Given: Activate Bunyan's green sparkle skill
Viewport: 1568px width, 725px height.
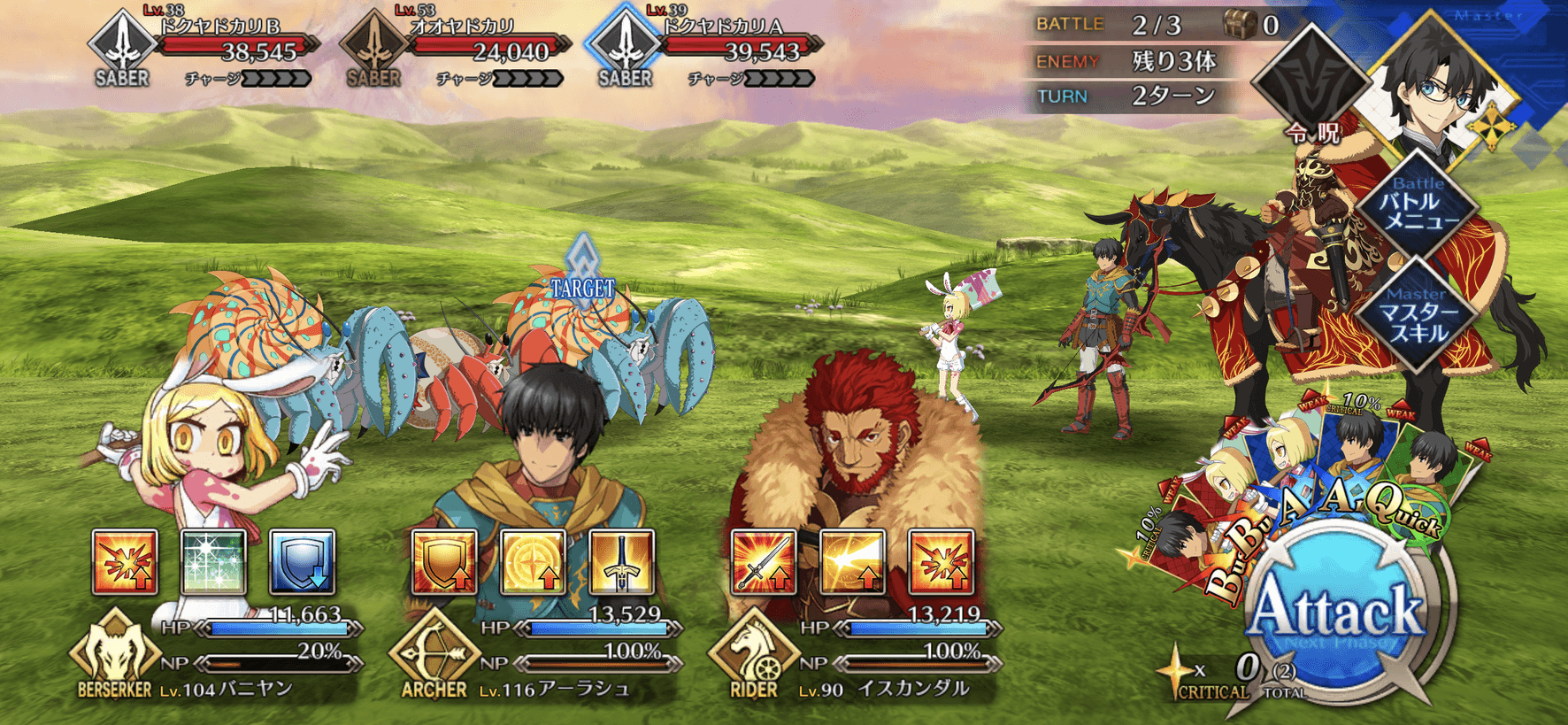Looking at the screenshot, I should click(x=213, y=562).
